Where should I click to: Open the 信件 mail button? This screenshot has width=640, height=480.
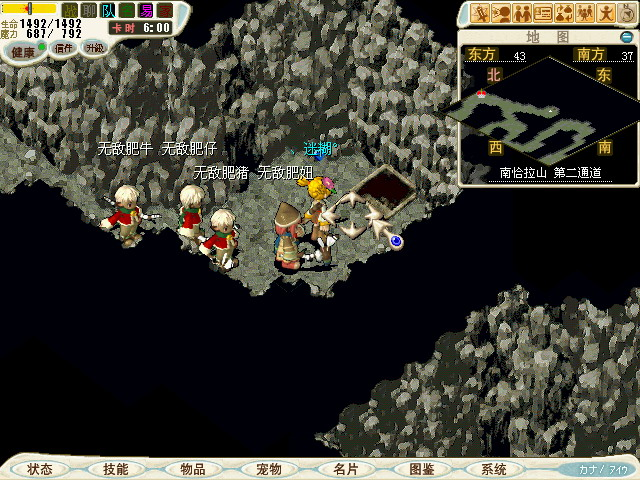[64, 48]
